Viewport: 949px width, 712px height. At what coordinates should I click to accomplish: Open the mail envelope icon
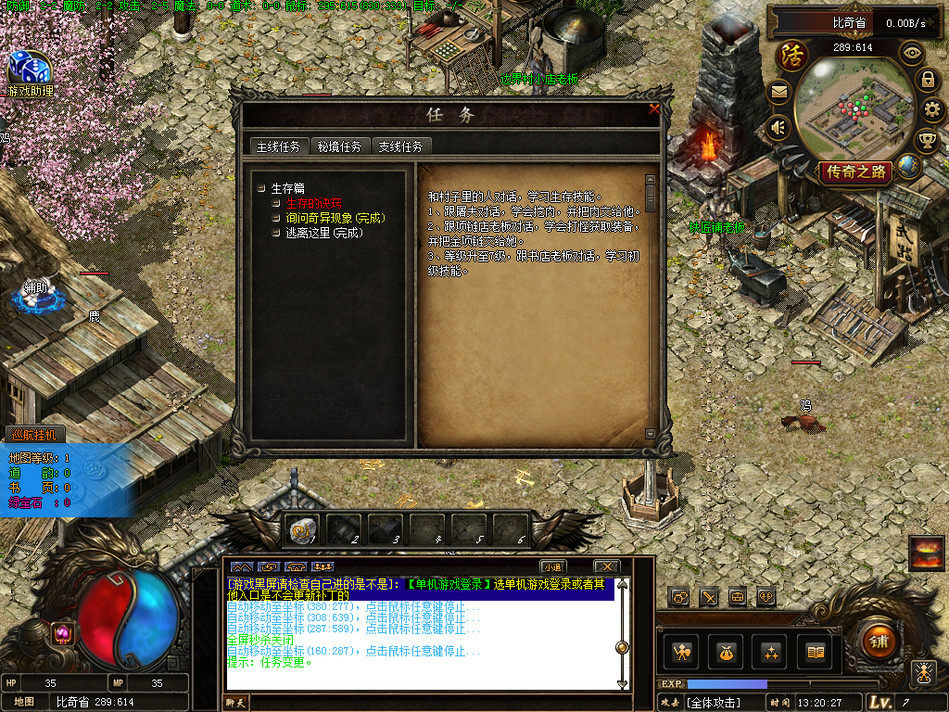coord(778,92)
